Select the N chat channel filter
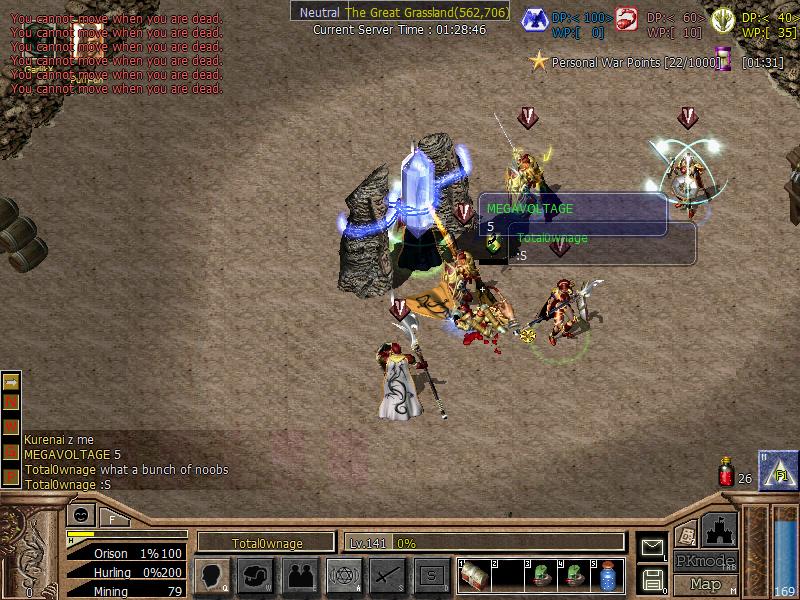800x600 pixels. point(12,401)
